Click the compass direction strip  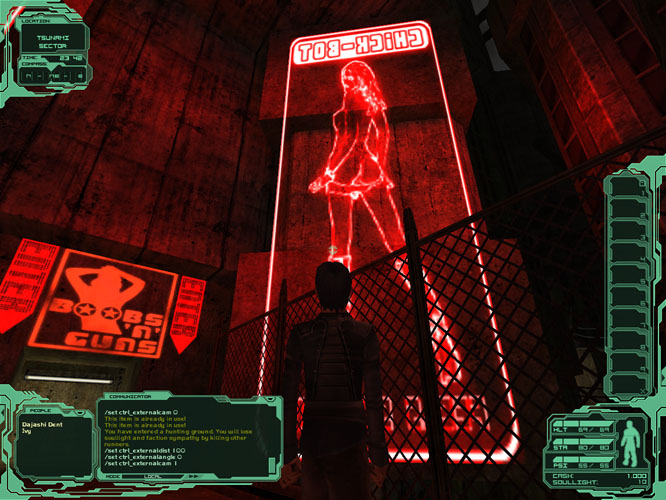(52, 74)
